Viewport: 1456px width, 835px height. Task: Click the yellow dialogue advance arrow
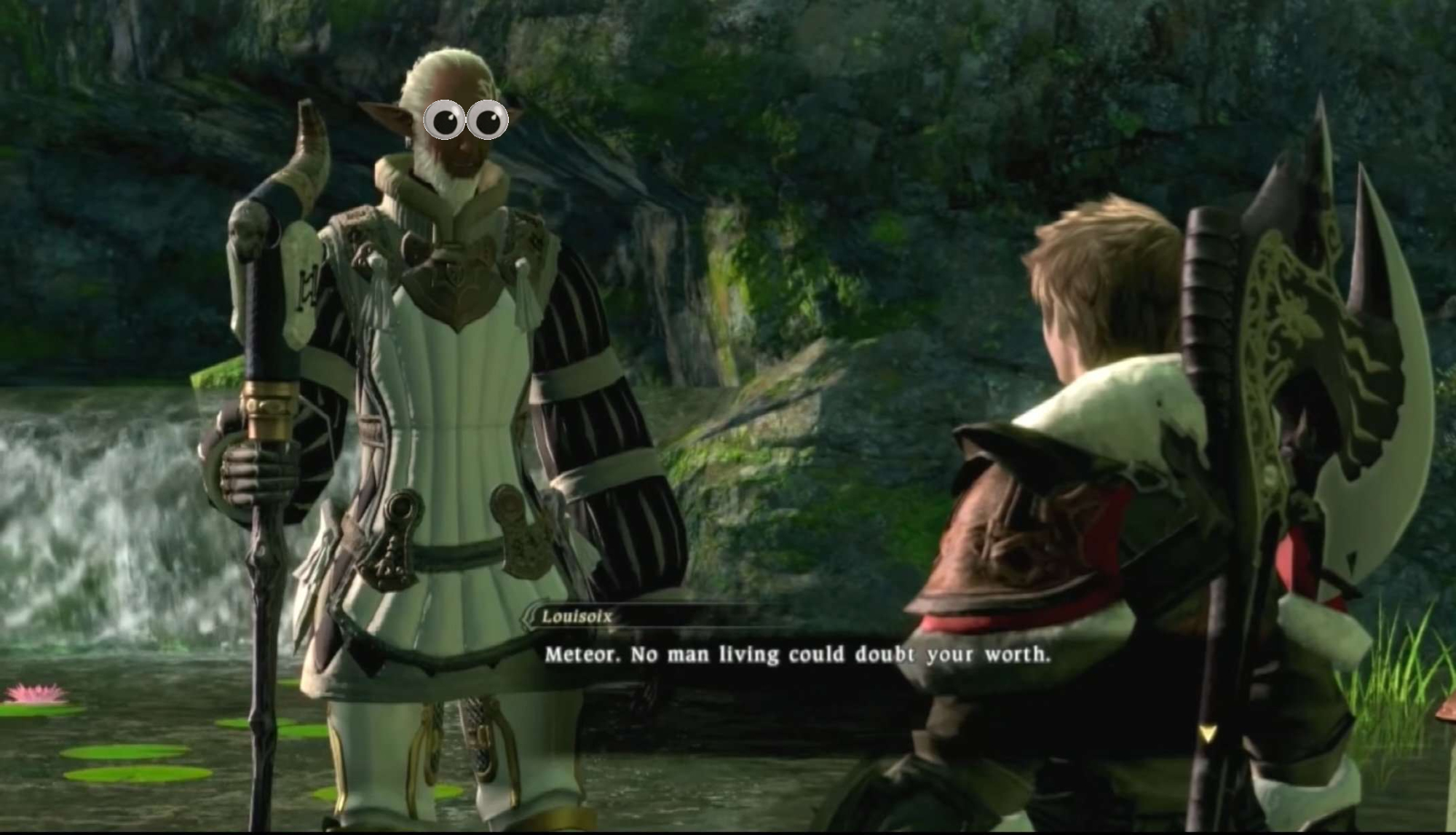pos(1207,734)
